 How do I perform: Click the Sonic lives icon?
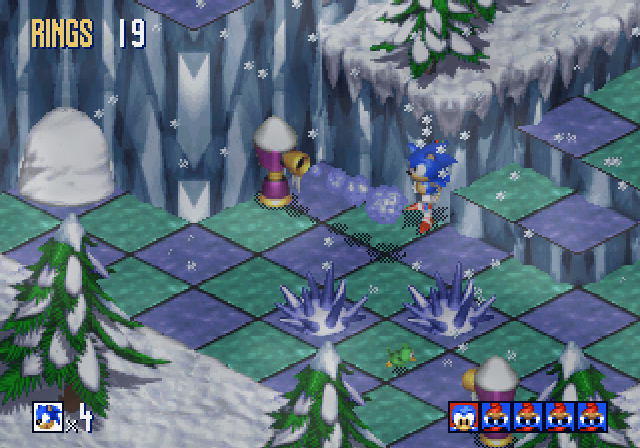click(47, 414)
